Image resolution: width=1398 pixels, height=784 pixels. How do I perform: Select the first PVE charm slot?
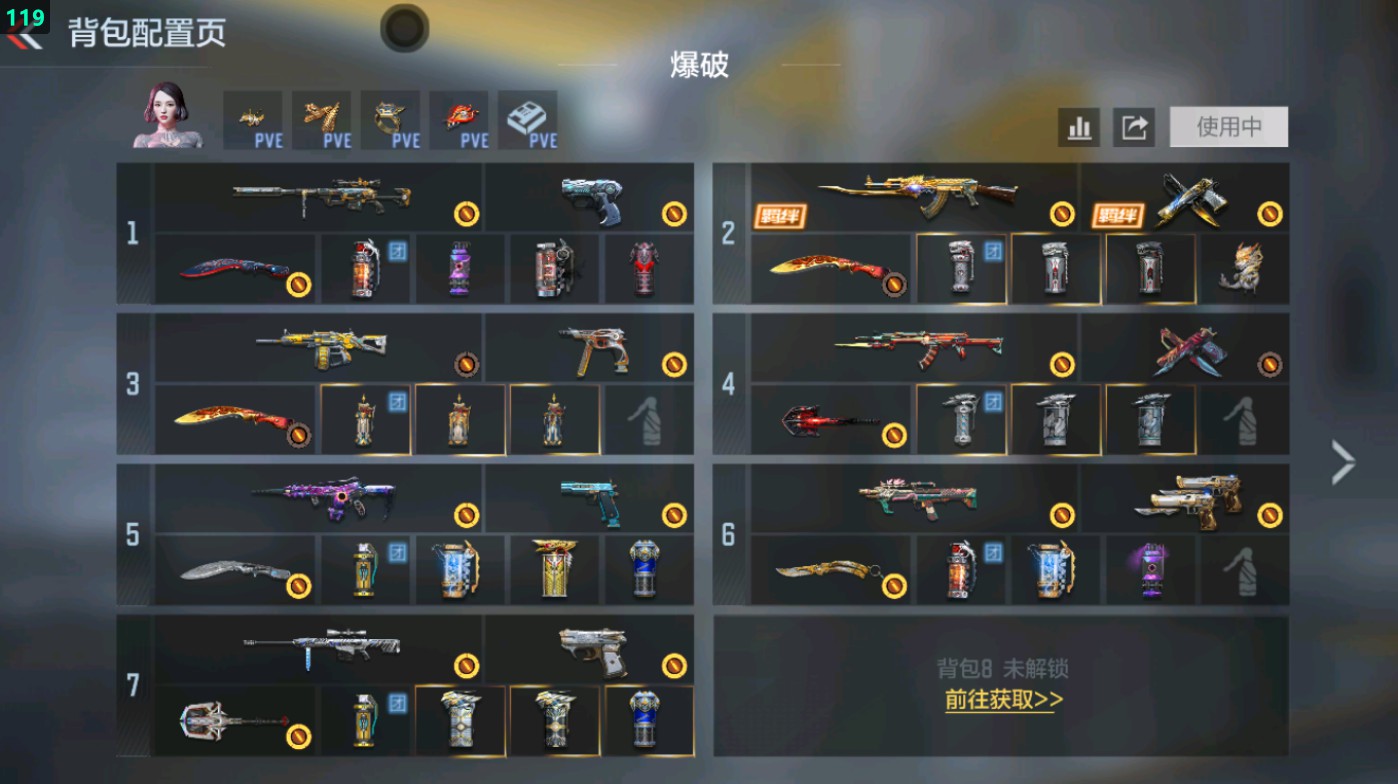pos(254,118)
